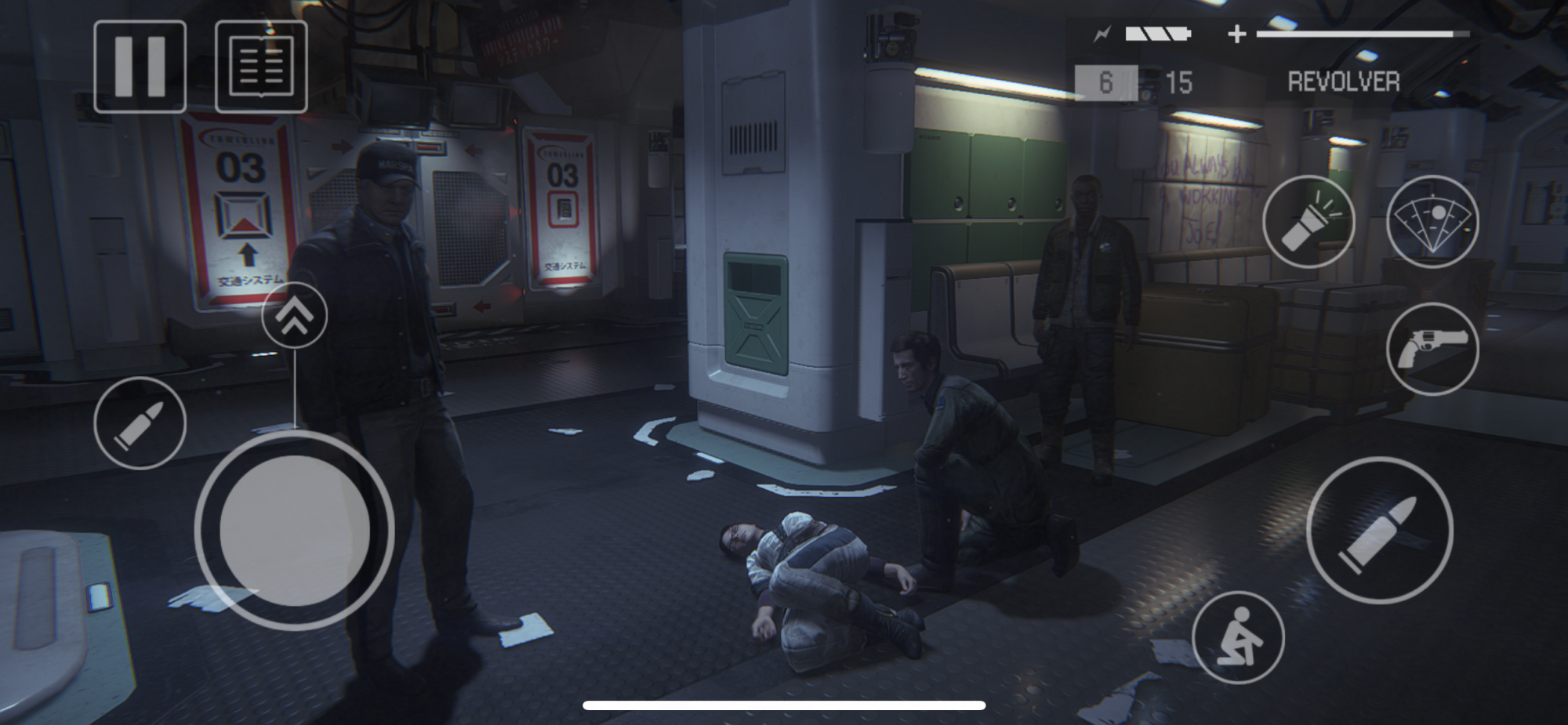
Task: Activate the motion tracker
Action: tap(1432, 222)
